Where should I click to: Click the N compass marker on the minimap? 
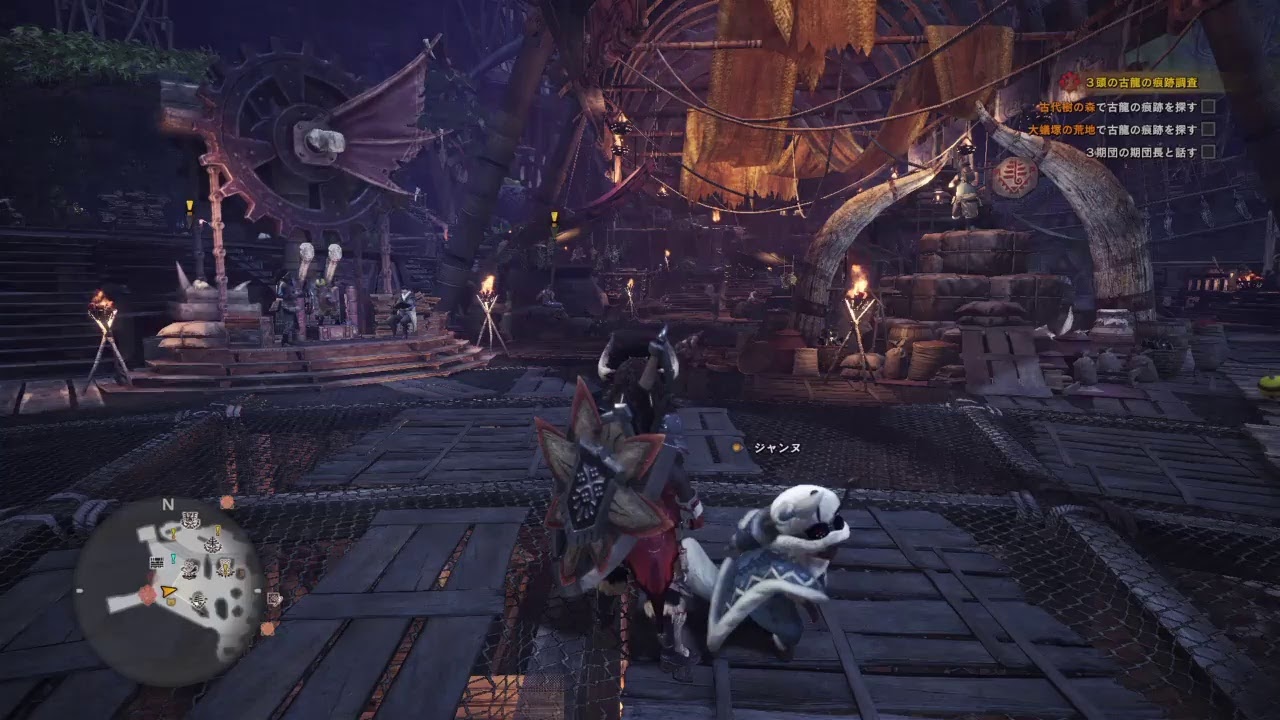pyautogui.click(x=168, y=504)
